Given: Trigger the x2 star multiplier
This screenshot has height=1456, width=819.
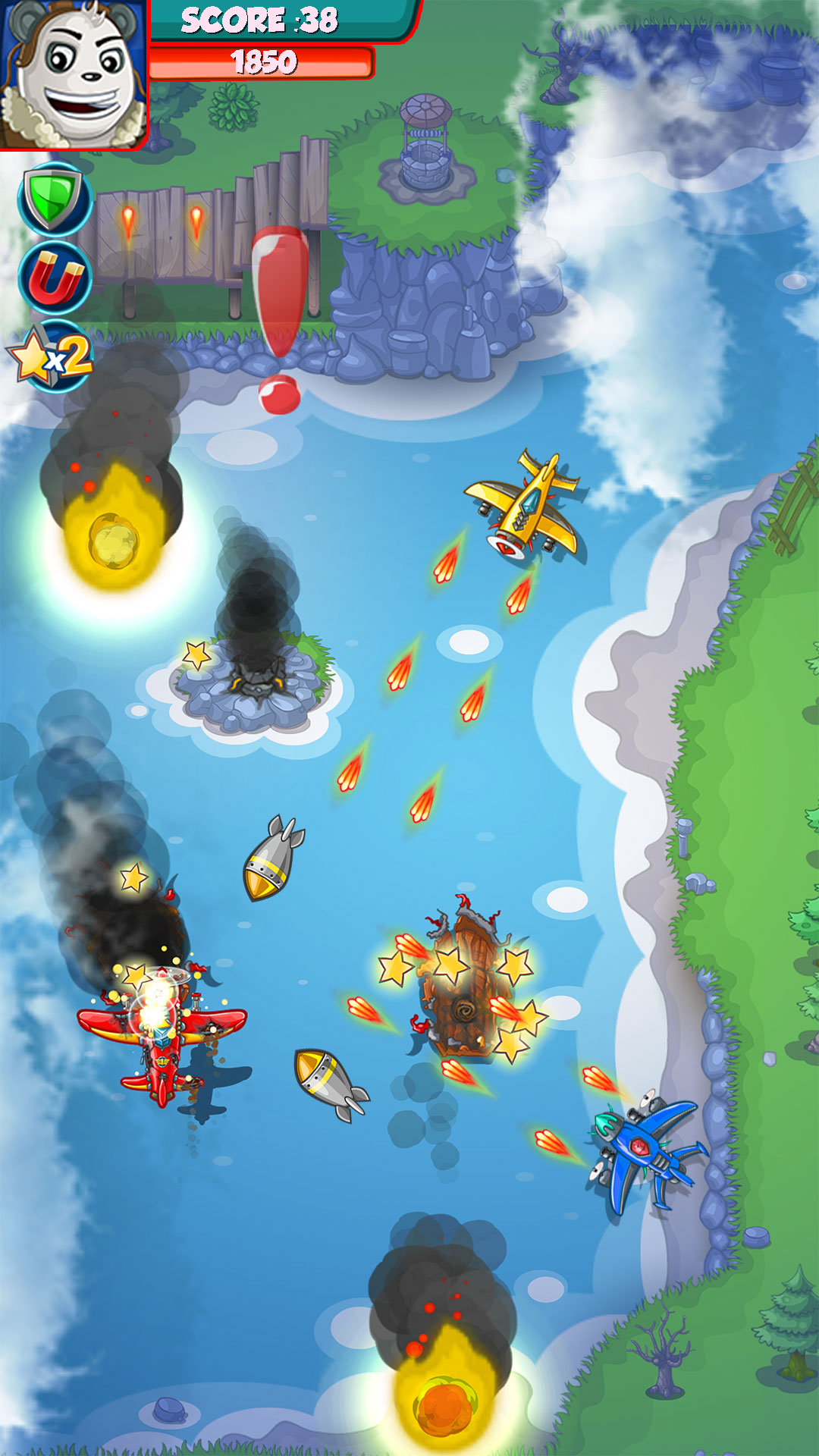Looking at the screenshot, I should click(x=53, y=355).
